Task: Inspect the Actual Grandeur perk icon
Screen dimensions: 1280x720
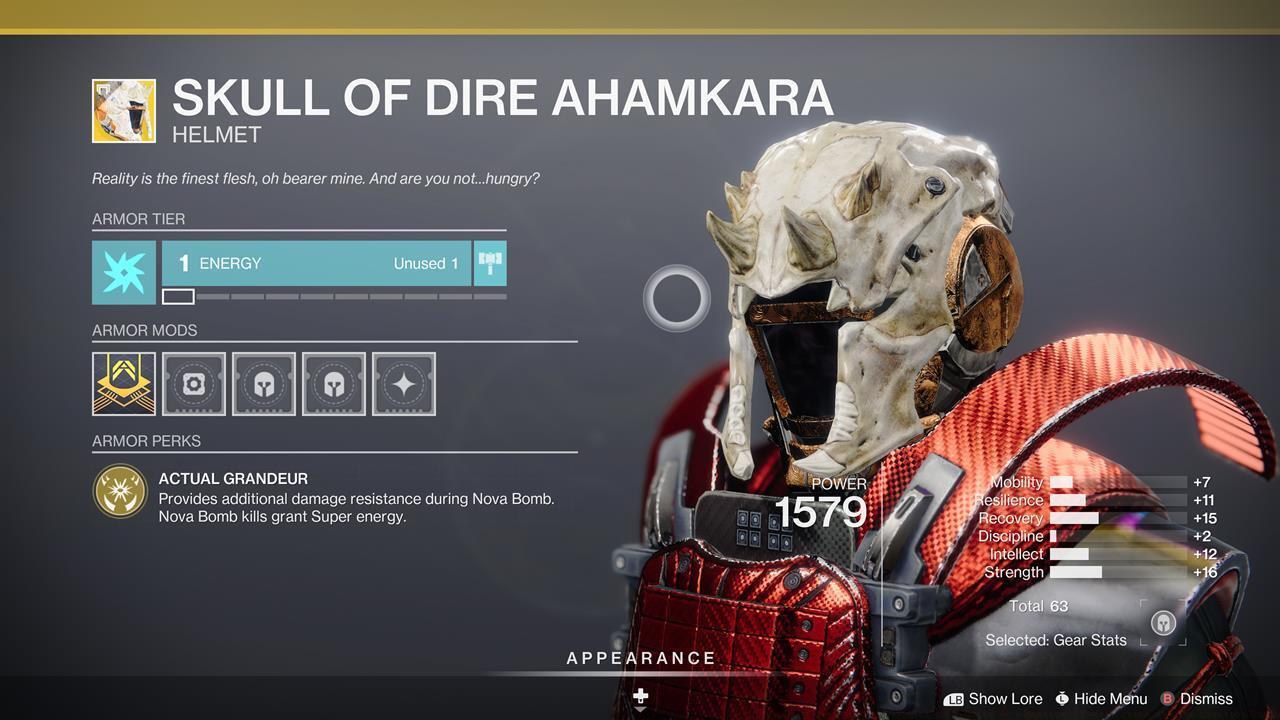Action: tap(120, 491)
